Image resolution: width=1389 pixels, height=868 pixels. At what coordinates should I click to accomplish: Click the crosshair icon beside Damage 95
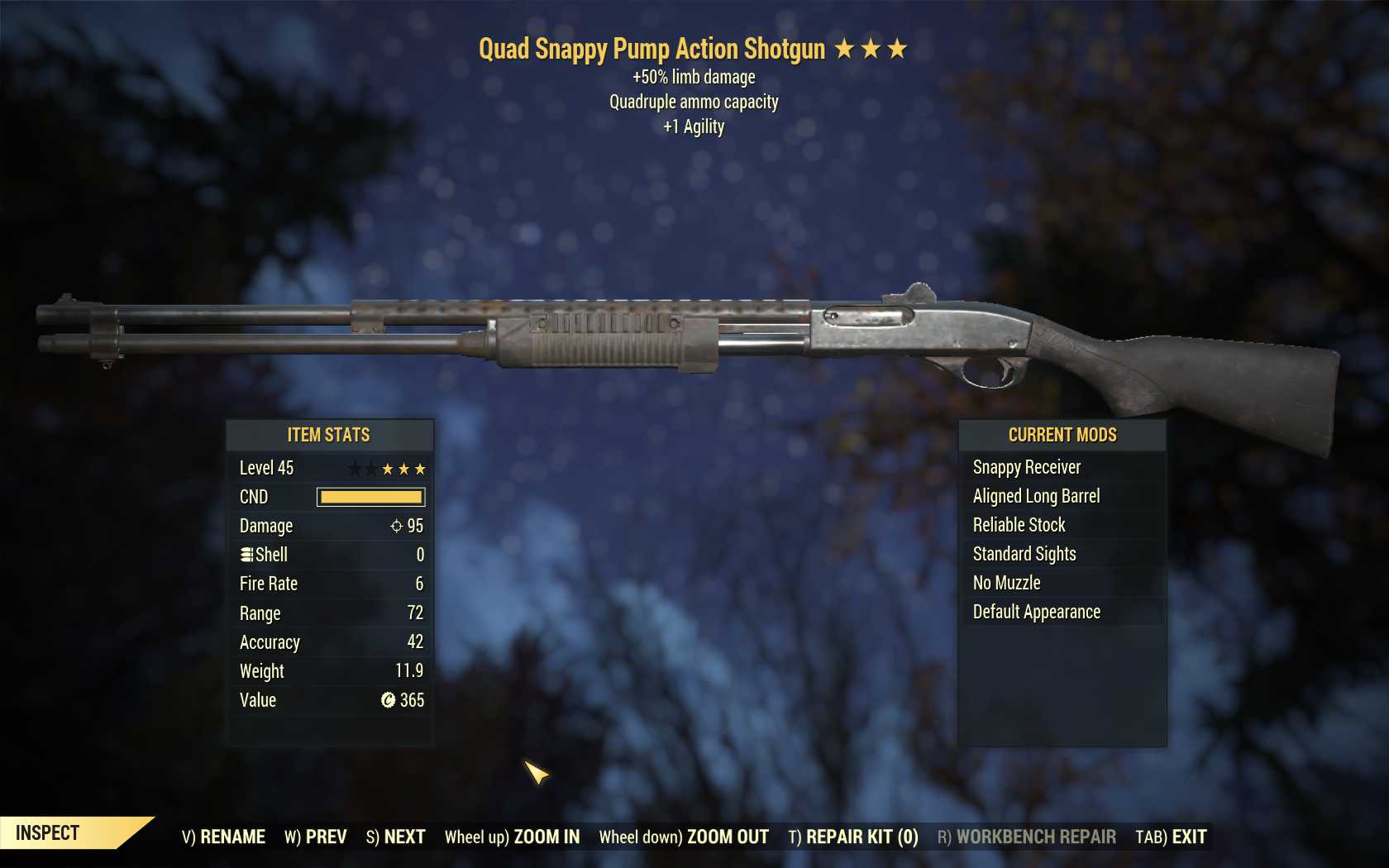coord(396,526)
